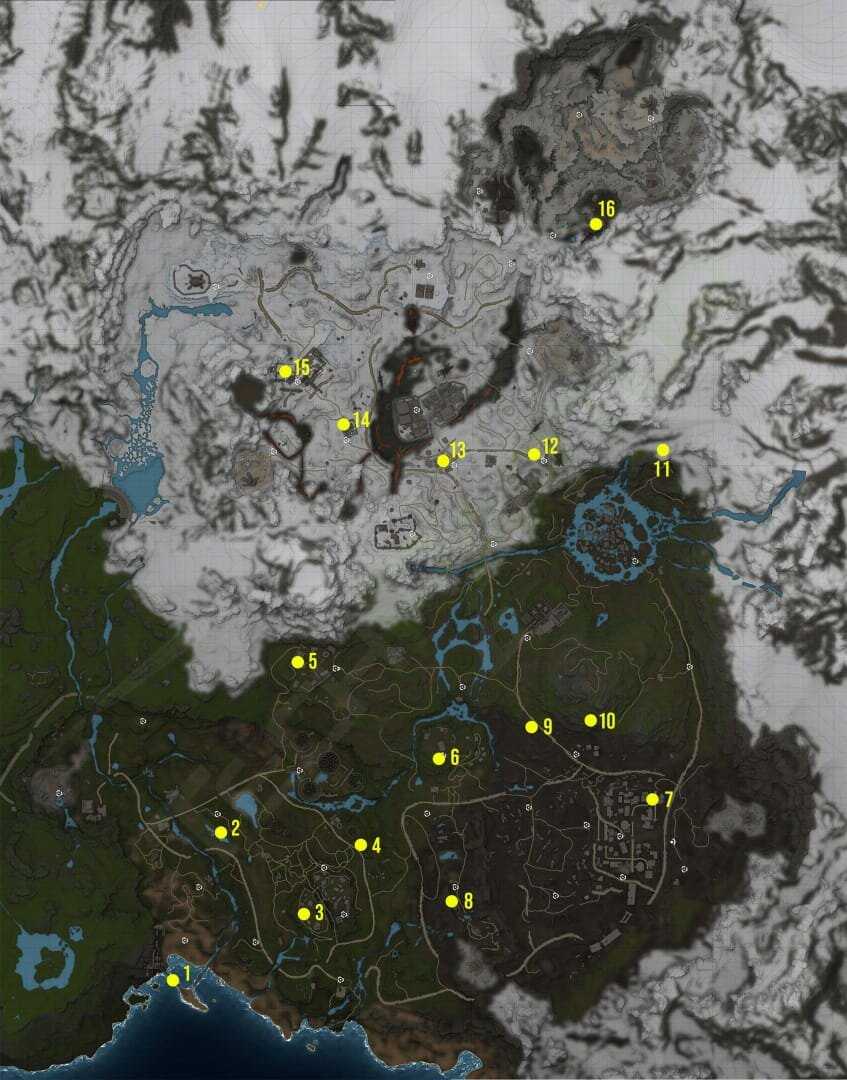Choose yellow marker 9

(x=532, y=727)
